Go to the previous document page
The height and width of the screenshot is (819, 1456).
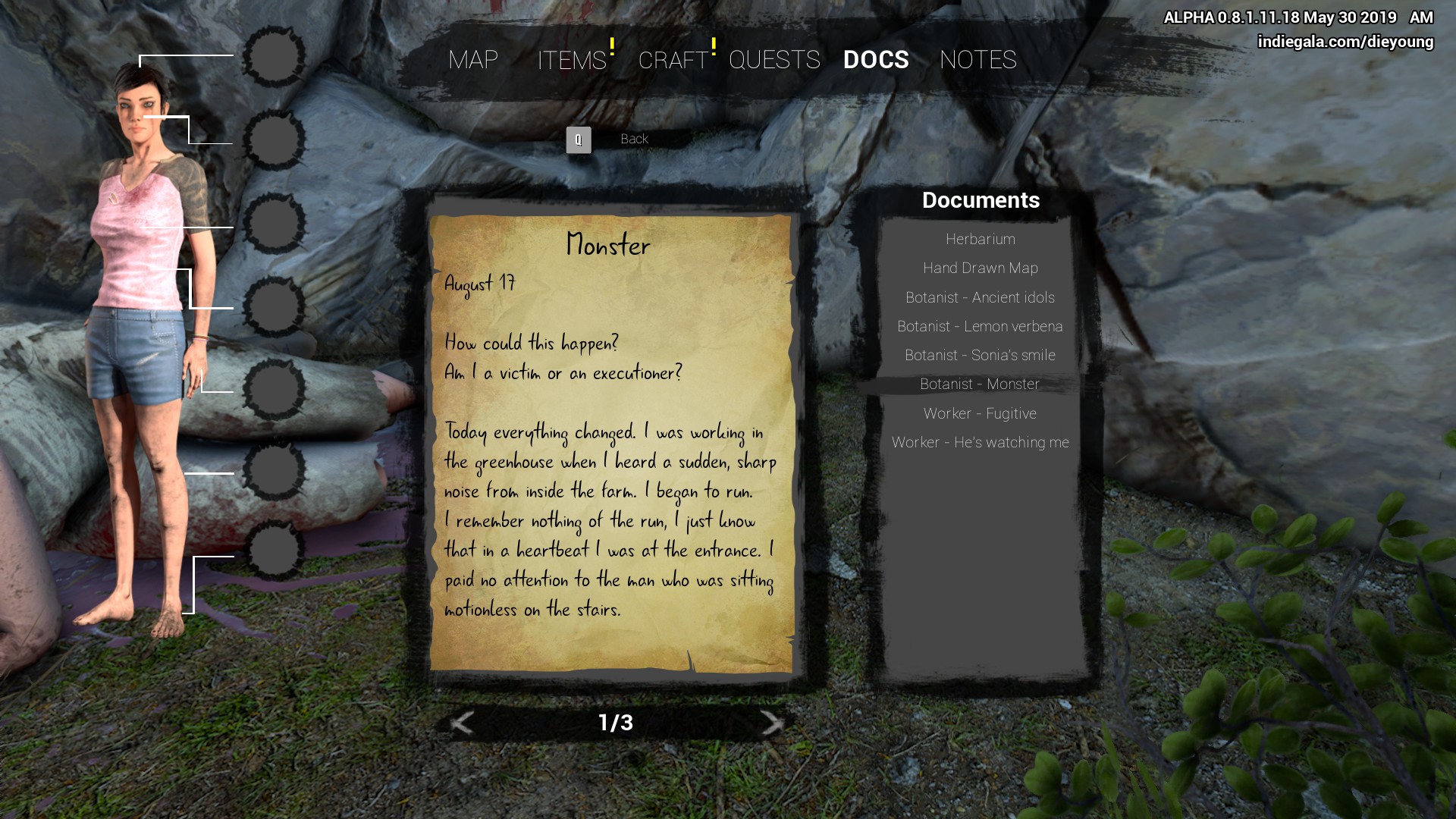pyautogui.click(x=462, y=723)
